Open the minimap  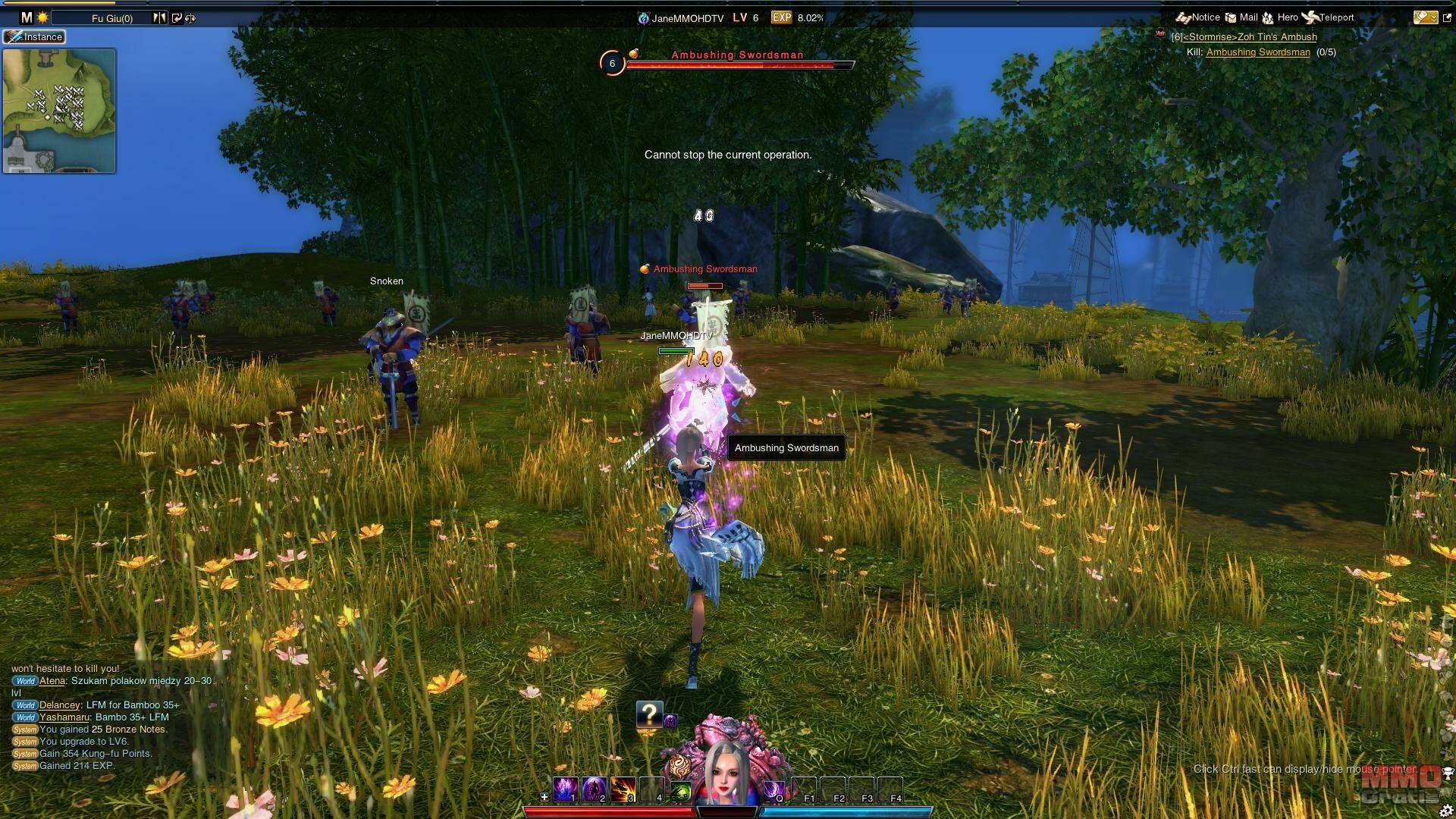pyautogui.click(x=59, y=111)
